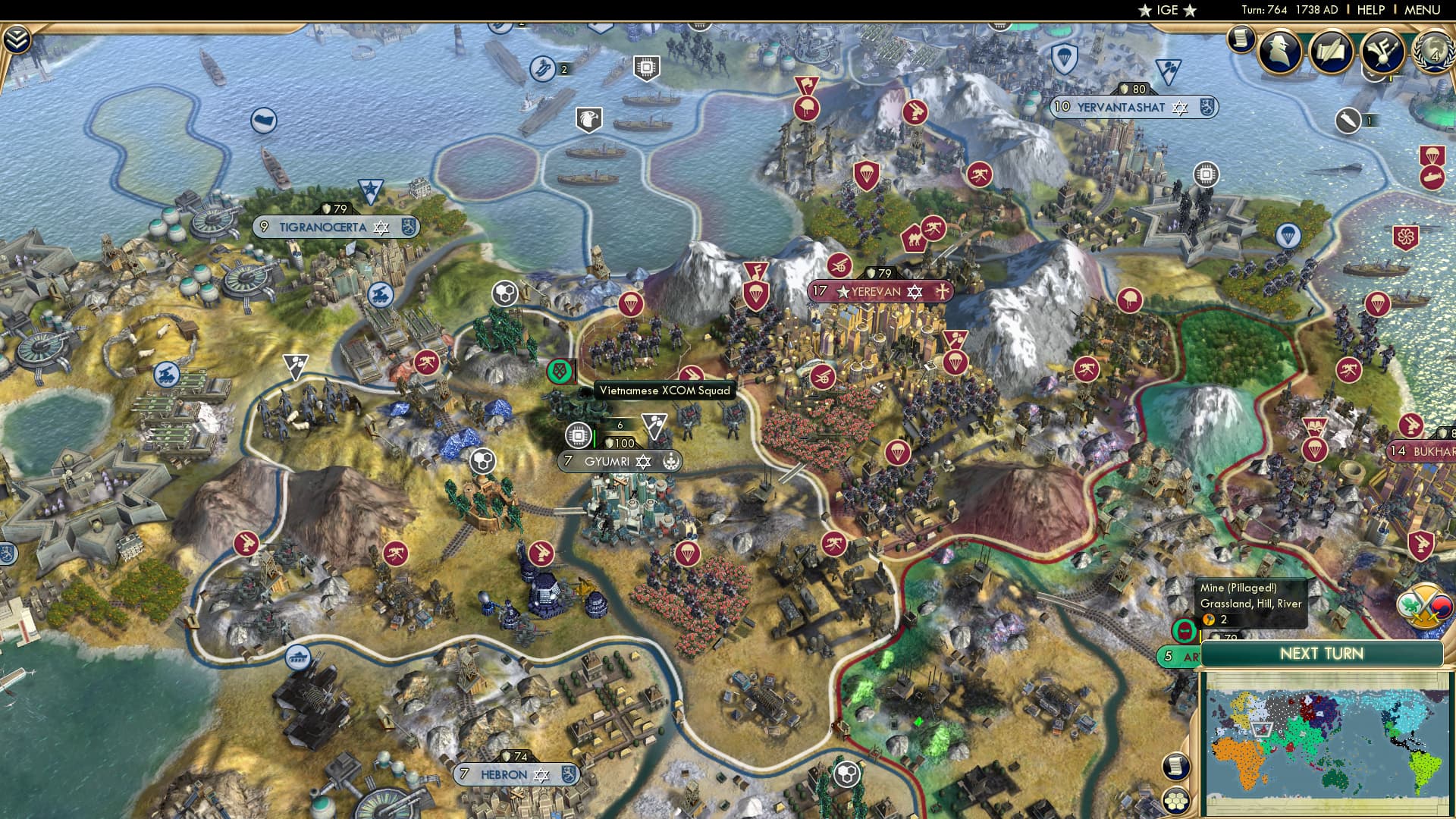Open the Culture and Tourism overview

pyautogui.click(x=1382, y=52)
